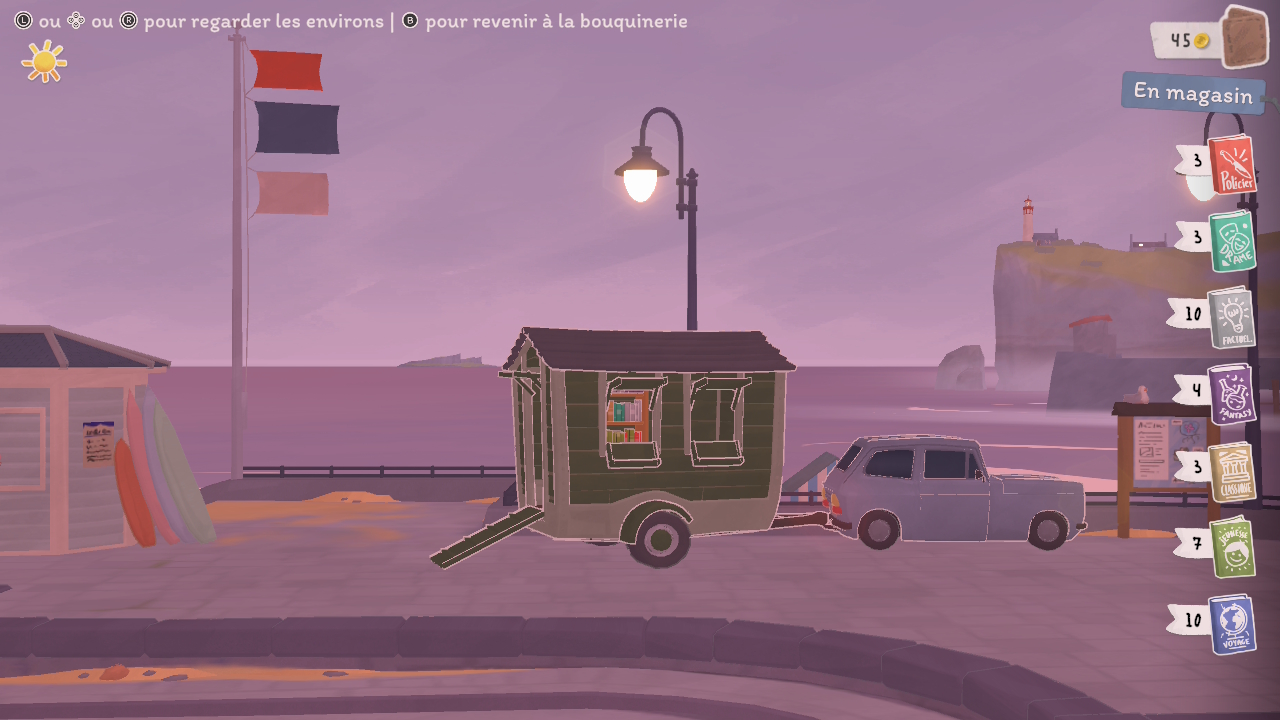Pick the purple Fantasy book genre

(x=1231, y=394)
